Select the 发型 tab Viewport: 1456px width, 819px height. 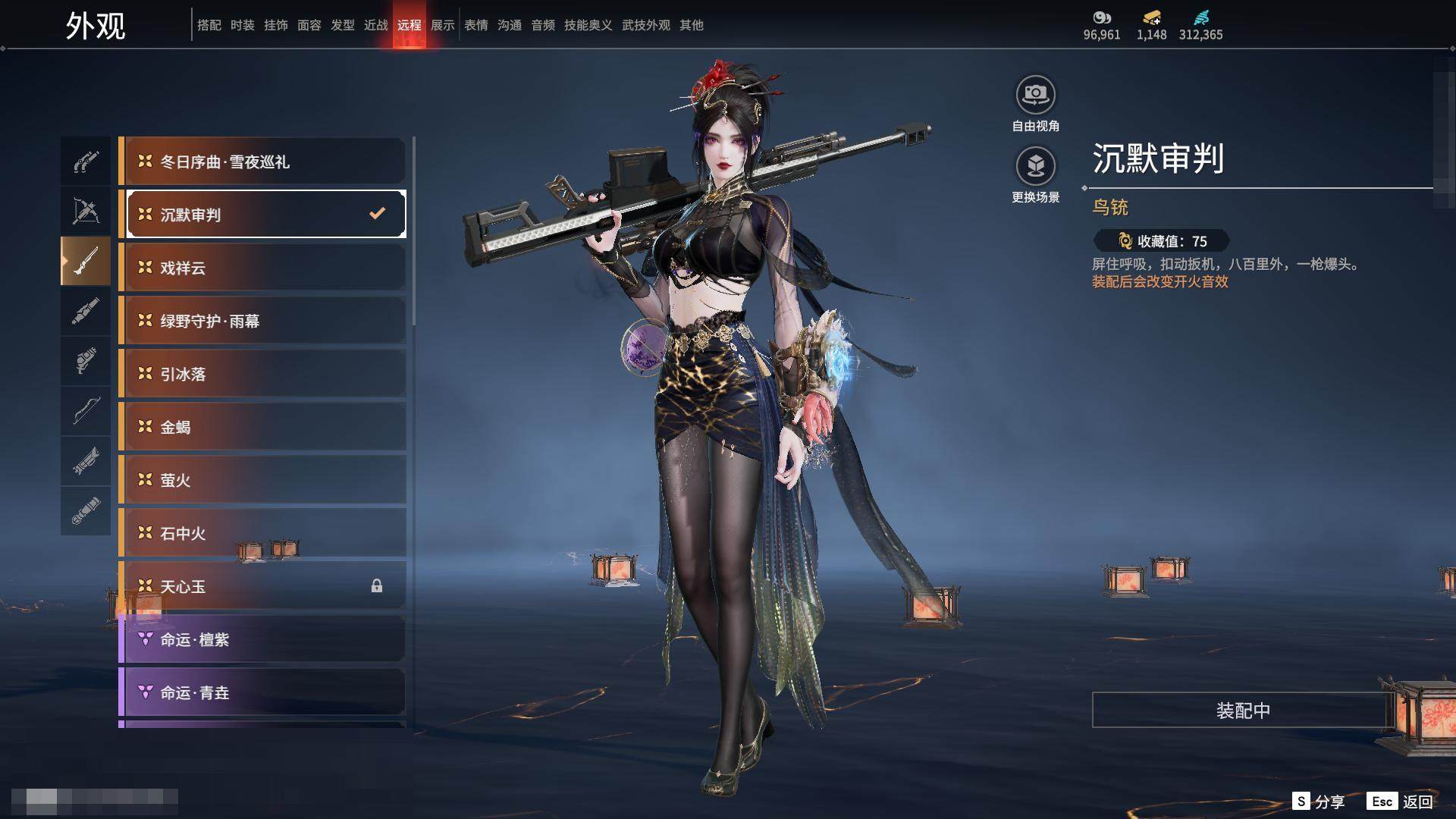[343, 25]
